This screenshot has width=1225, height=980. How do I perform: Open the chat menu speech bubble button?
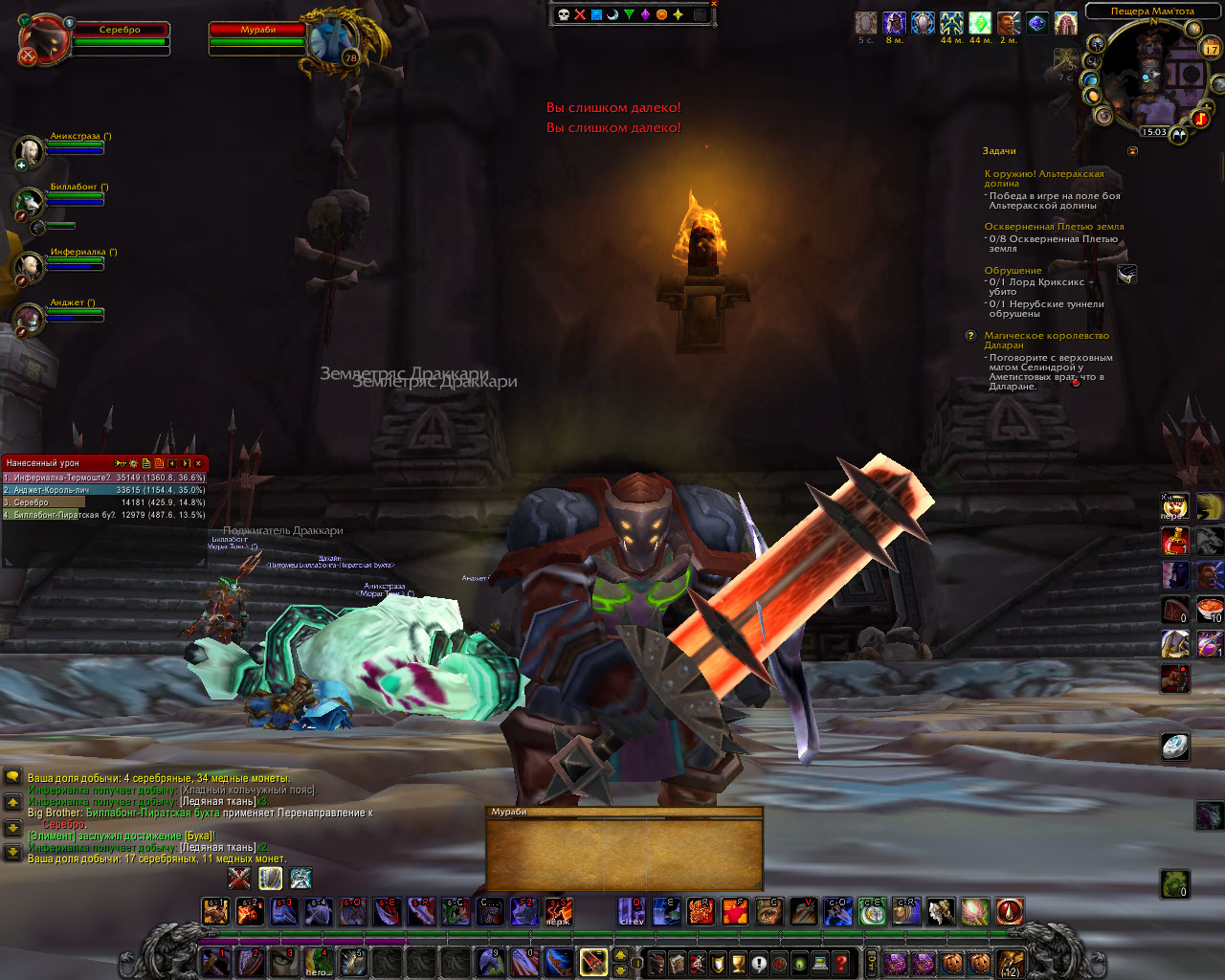pyautogui.click(x=12, y=778)
